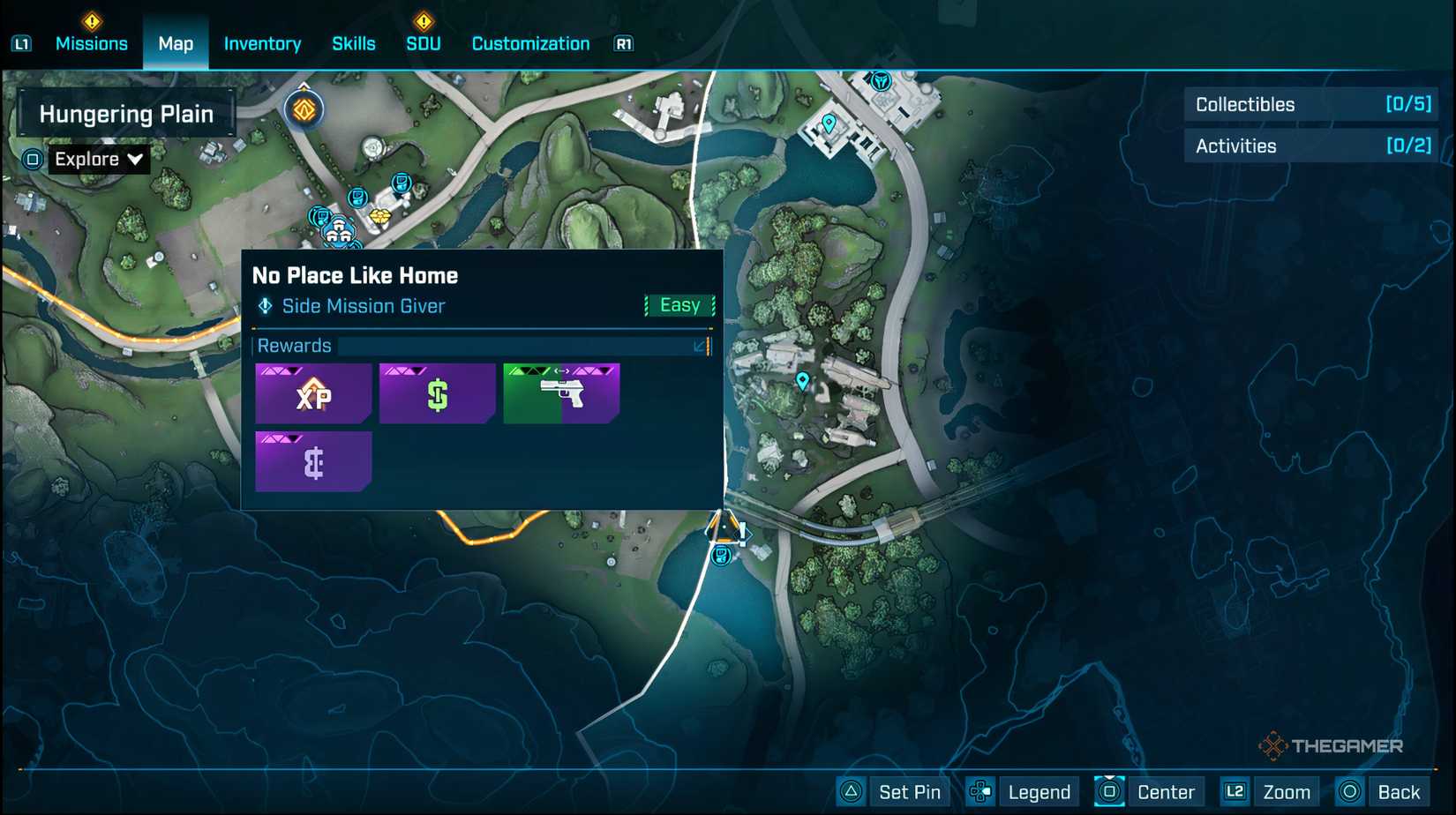Toggle the Activities filter row
This screenshot has width=1456, height=815.
pyautogui.click(x=1310, y=145)
